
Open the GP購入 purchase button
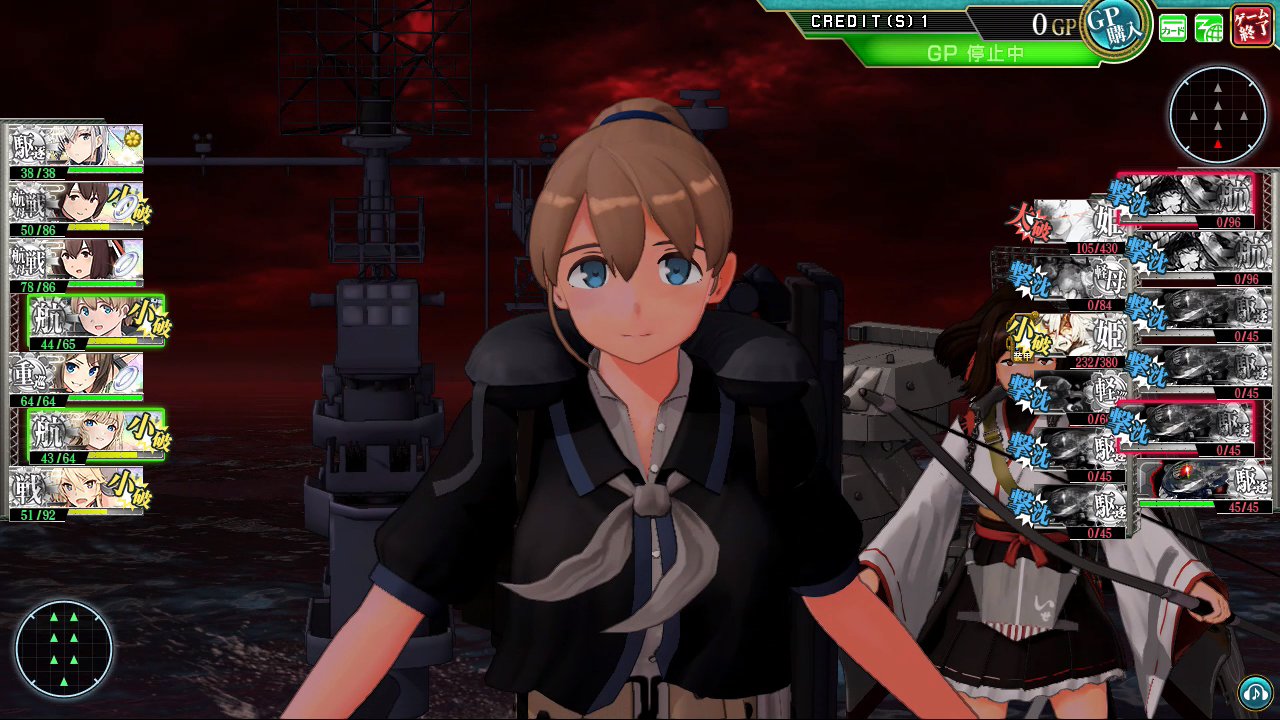(x=1115, y=29)
